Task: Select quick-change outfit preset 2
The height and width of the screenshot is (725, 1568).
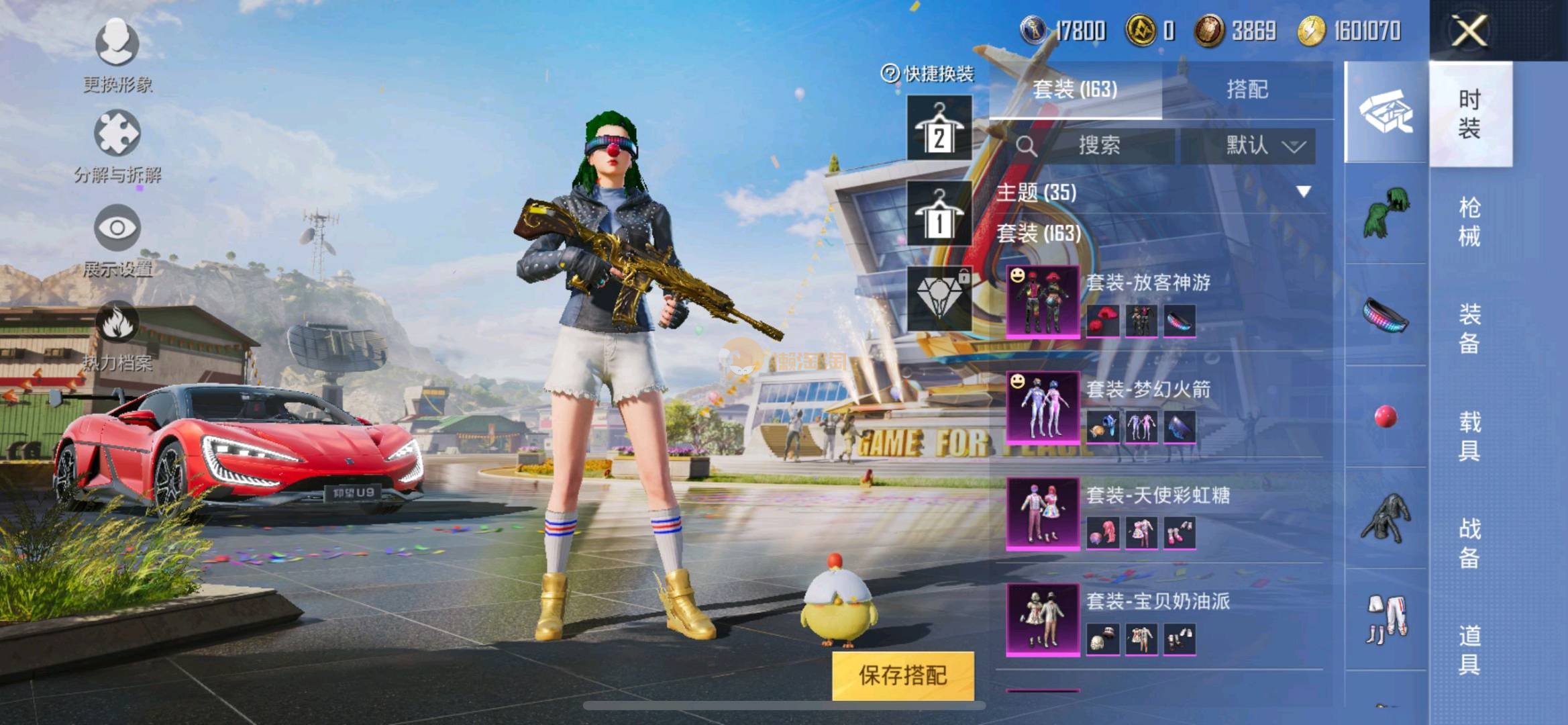Action: (x=939, y=128)
